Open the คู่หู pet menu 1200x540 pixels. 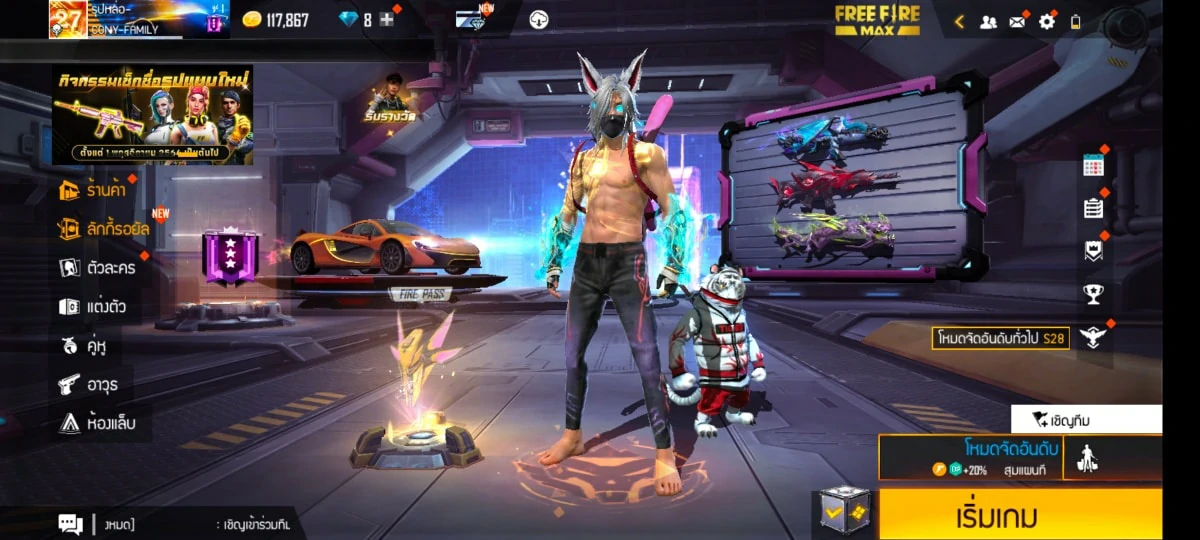tap(84, 345)
